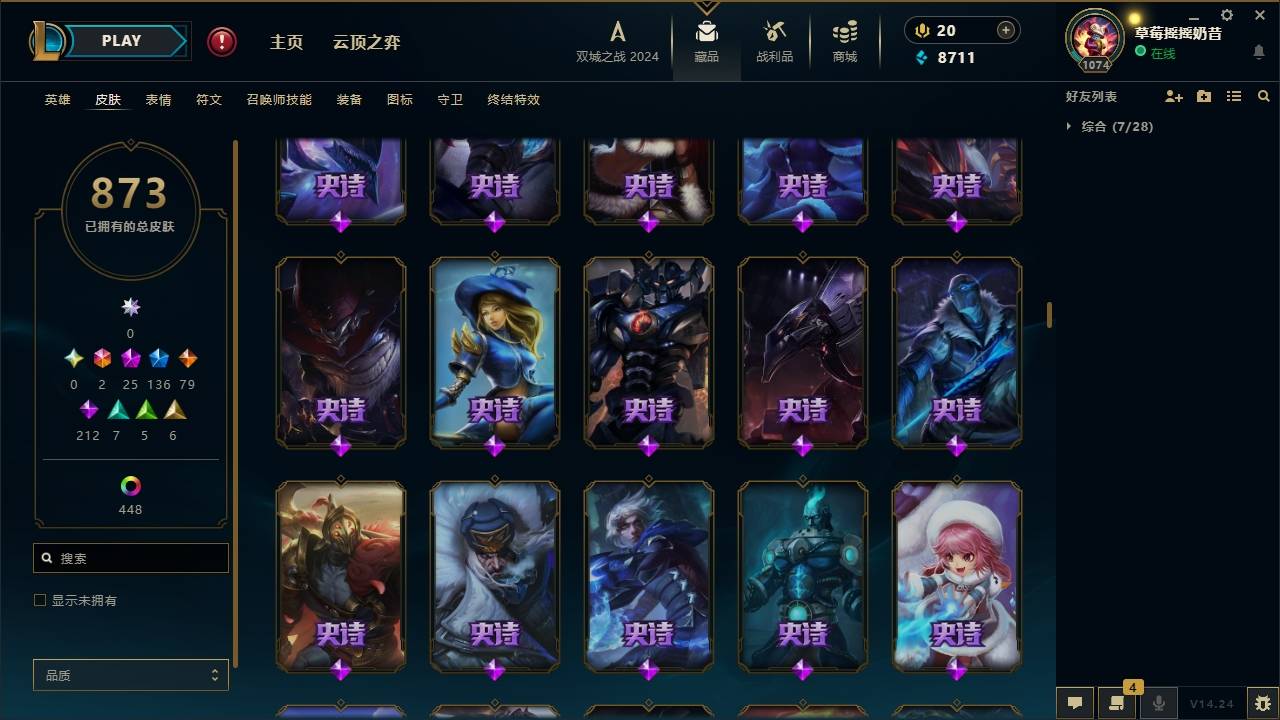
Task: Mute the microphone in the bottom bar
Action: pyautogui.click(x=1158, y=703)
